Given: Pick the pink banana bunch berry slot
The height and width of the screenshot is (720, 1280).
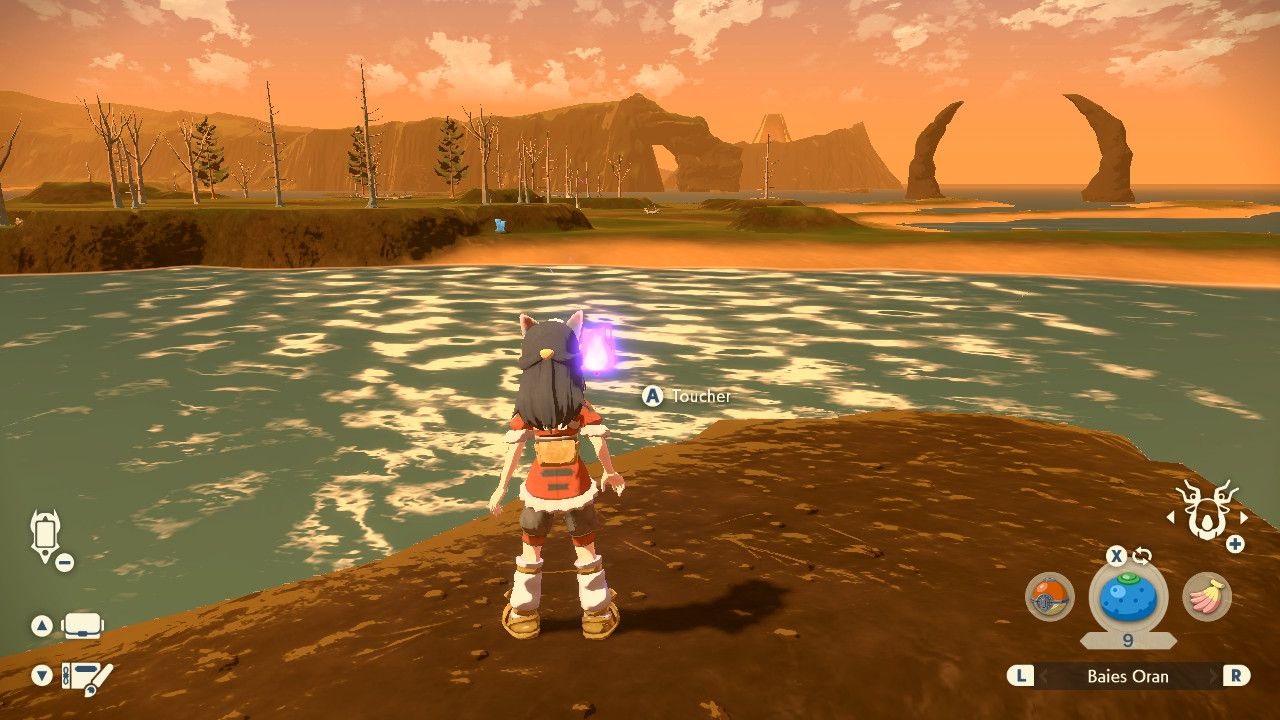Looking at the screenshot, I should (1207, 597).
